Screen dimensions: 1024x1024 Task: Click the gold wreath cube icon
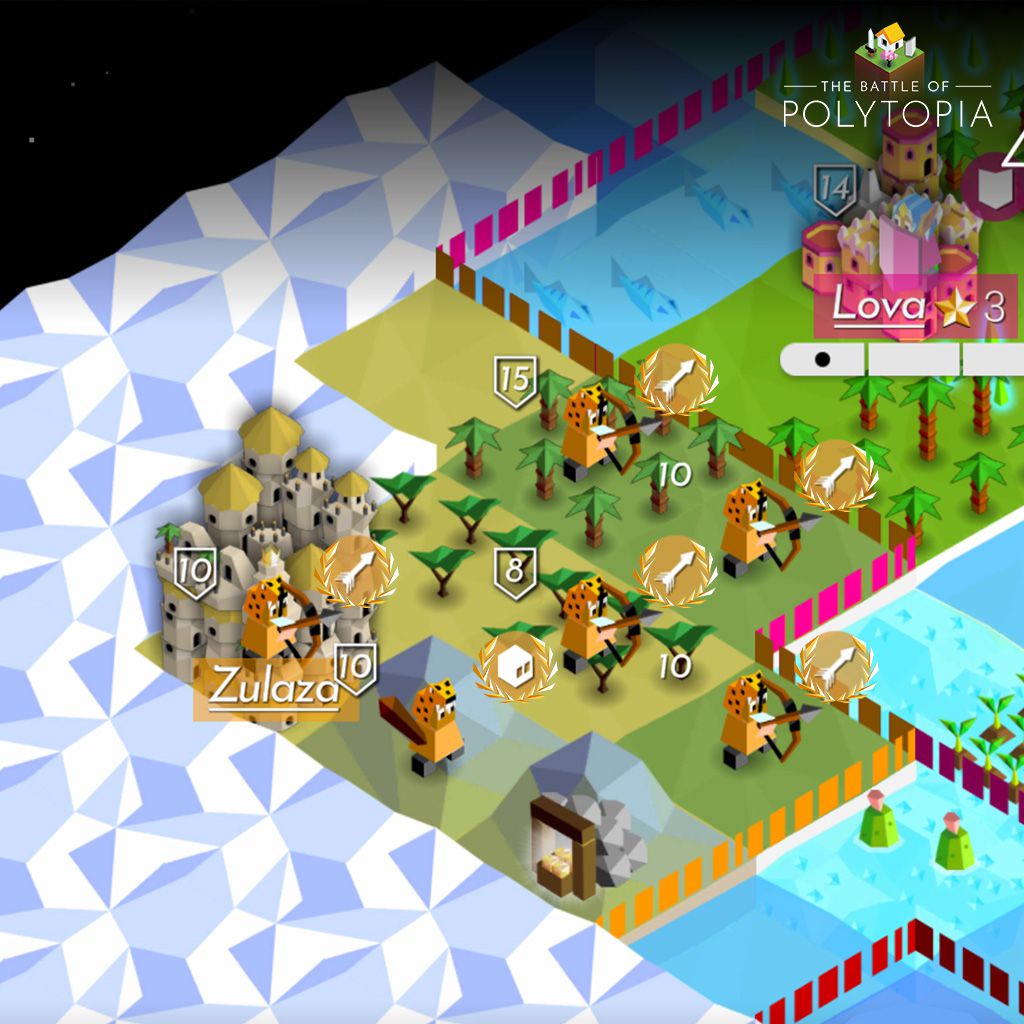(x=514, y=667)
